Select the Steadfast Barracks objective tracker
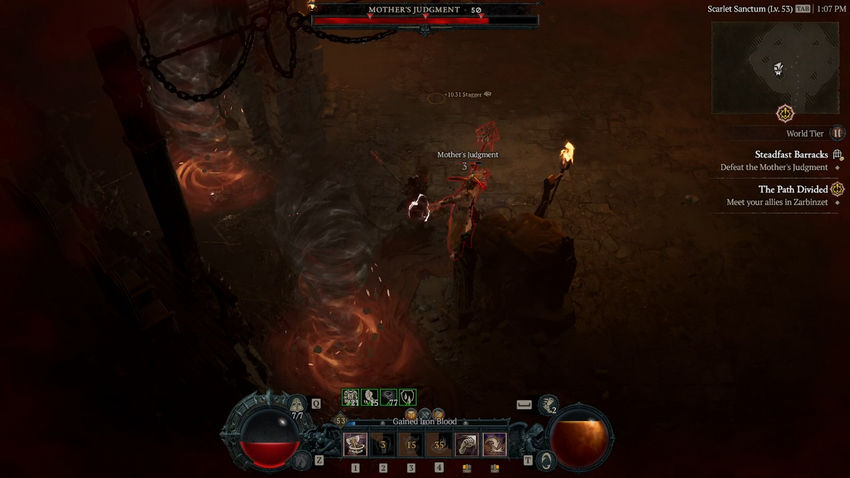850x478 pixels. [790, 154]
